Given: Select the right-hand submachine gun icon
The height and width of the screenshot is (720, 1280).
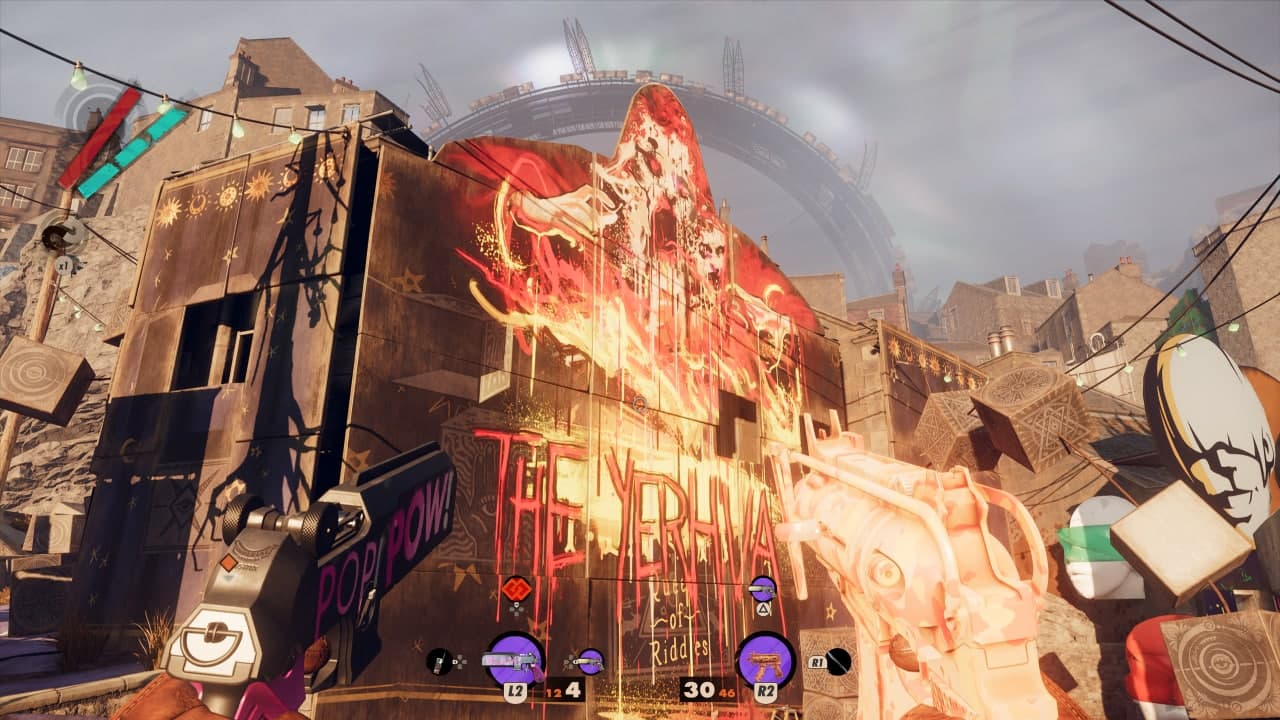Looking at the screenshot, I should (x=765, y=660).
